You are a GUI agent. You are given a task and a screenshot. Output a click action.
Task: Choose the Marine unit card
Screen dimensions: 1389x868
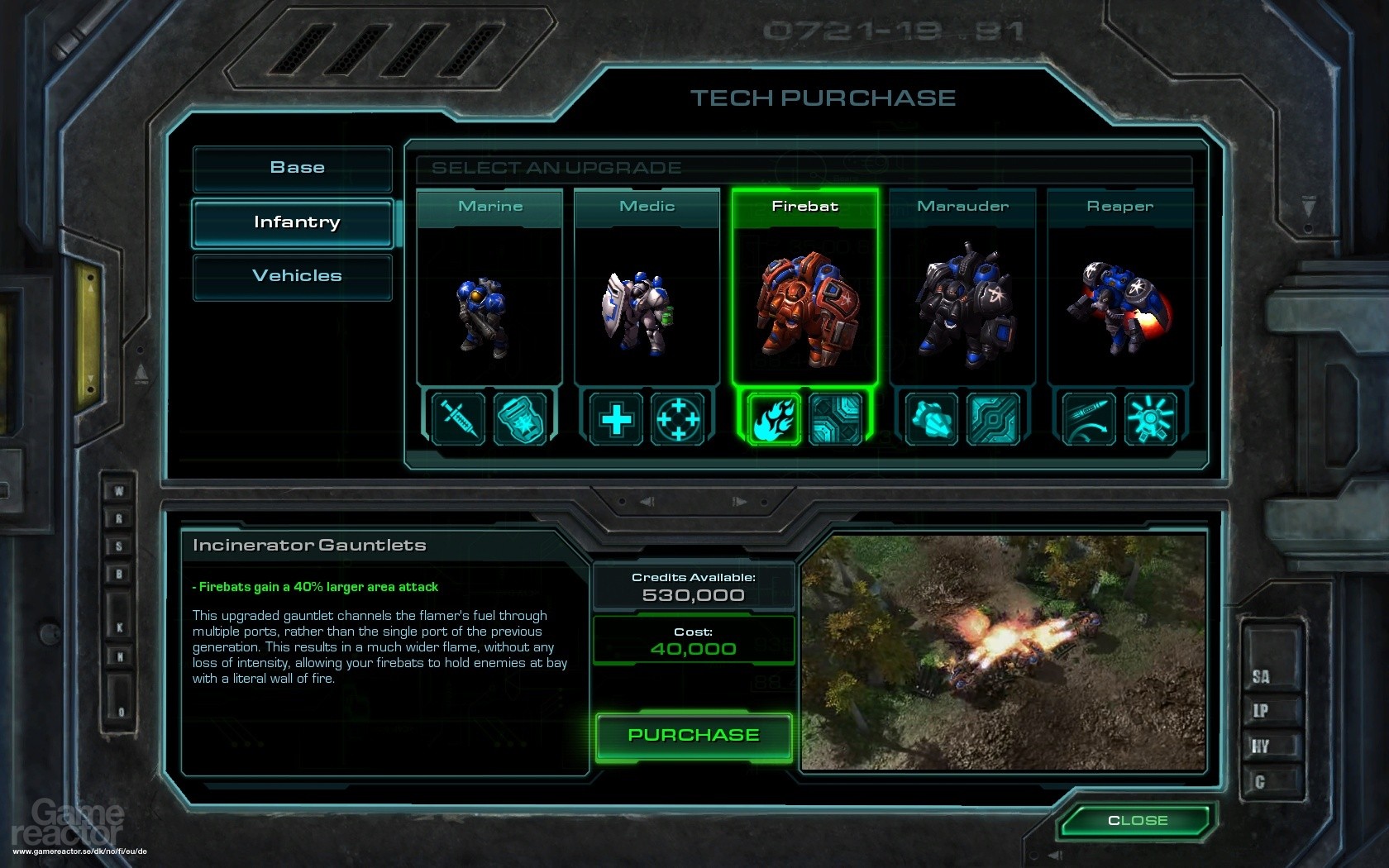490,289
